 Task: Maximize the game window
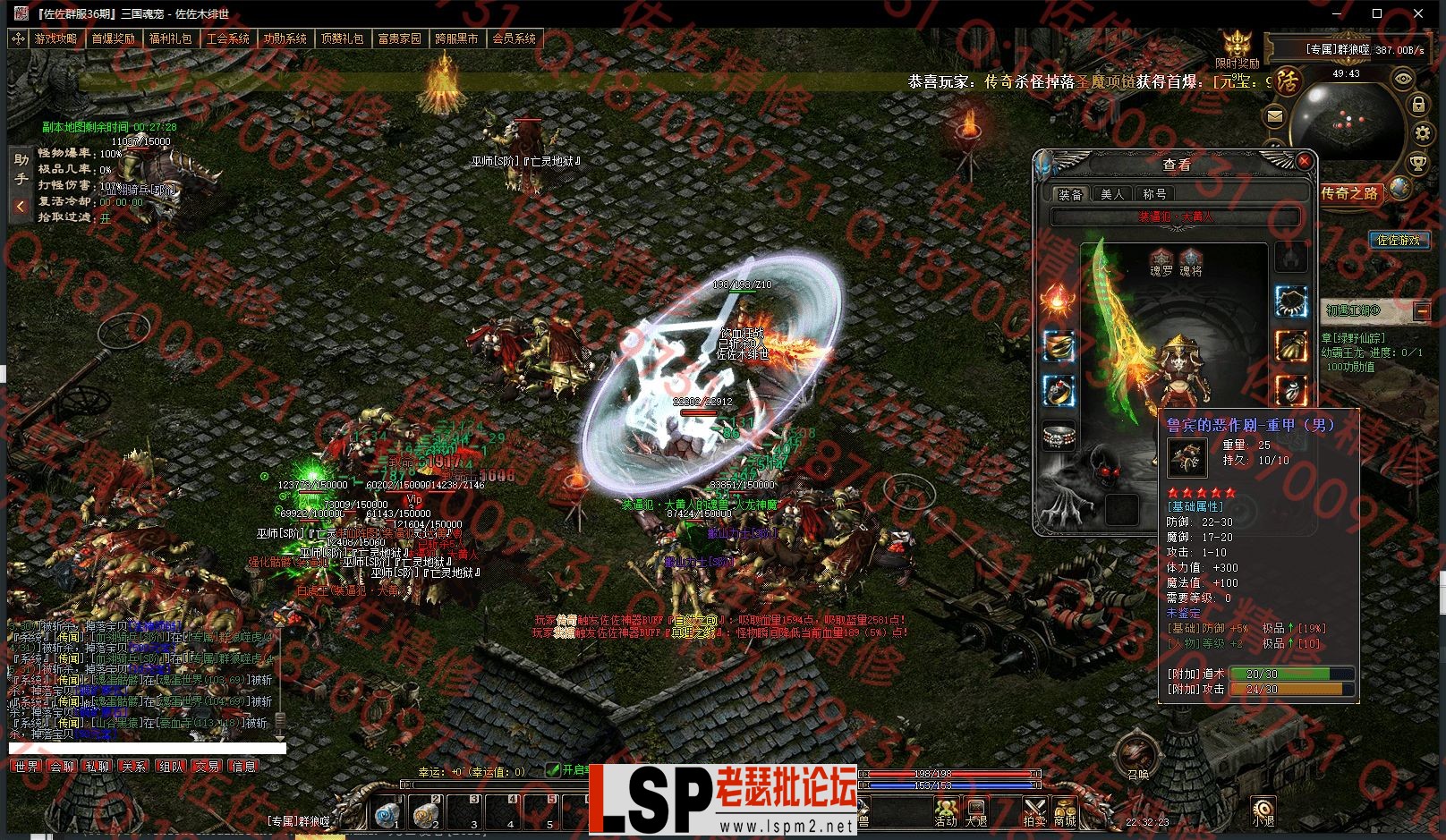coord(1377,13)
